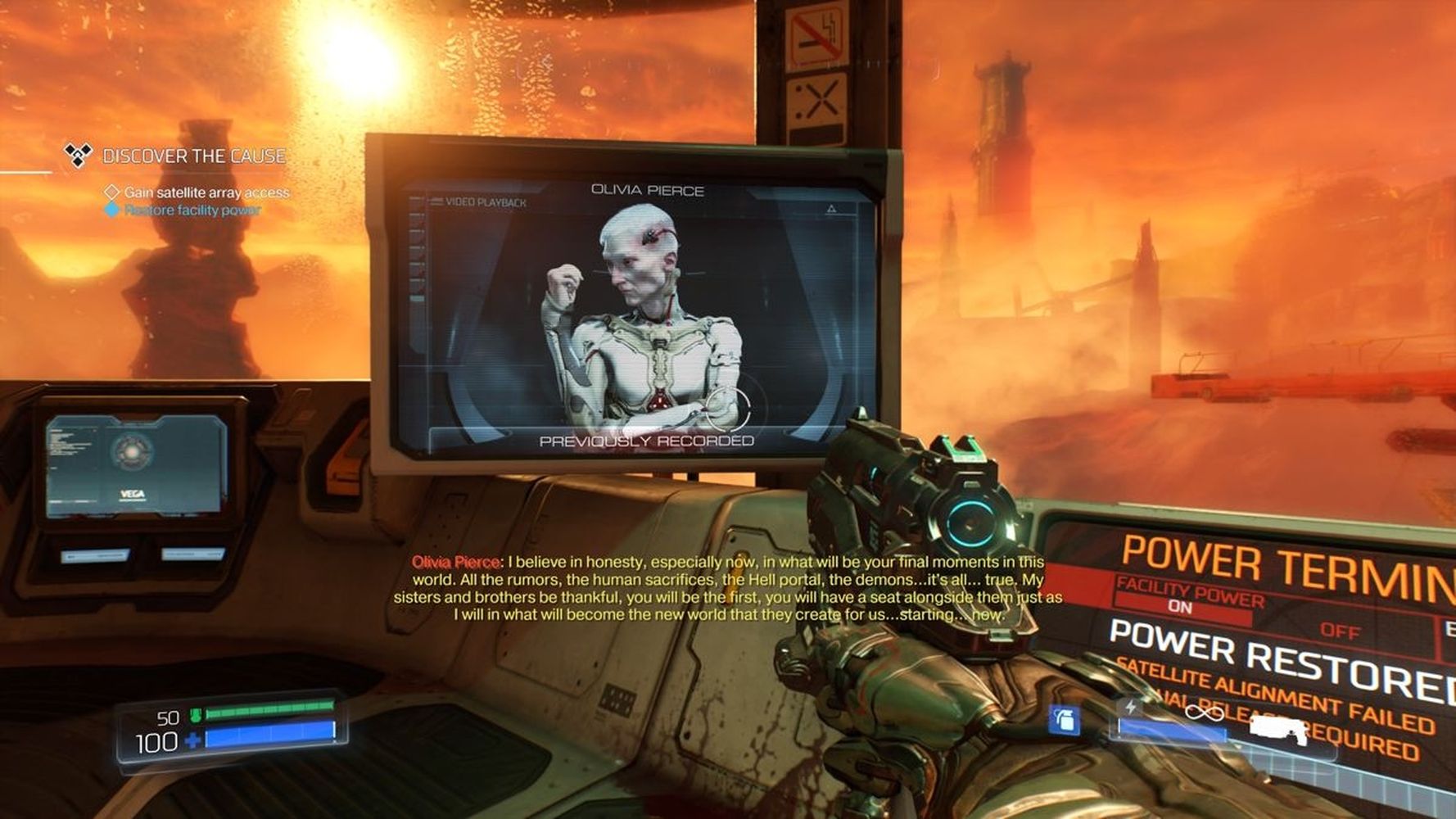Screen dimensions: 1456x819
Task: Click the Gain satellite array access objective
Action: tap(206, 192)
